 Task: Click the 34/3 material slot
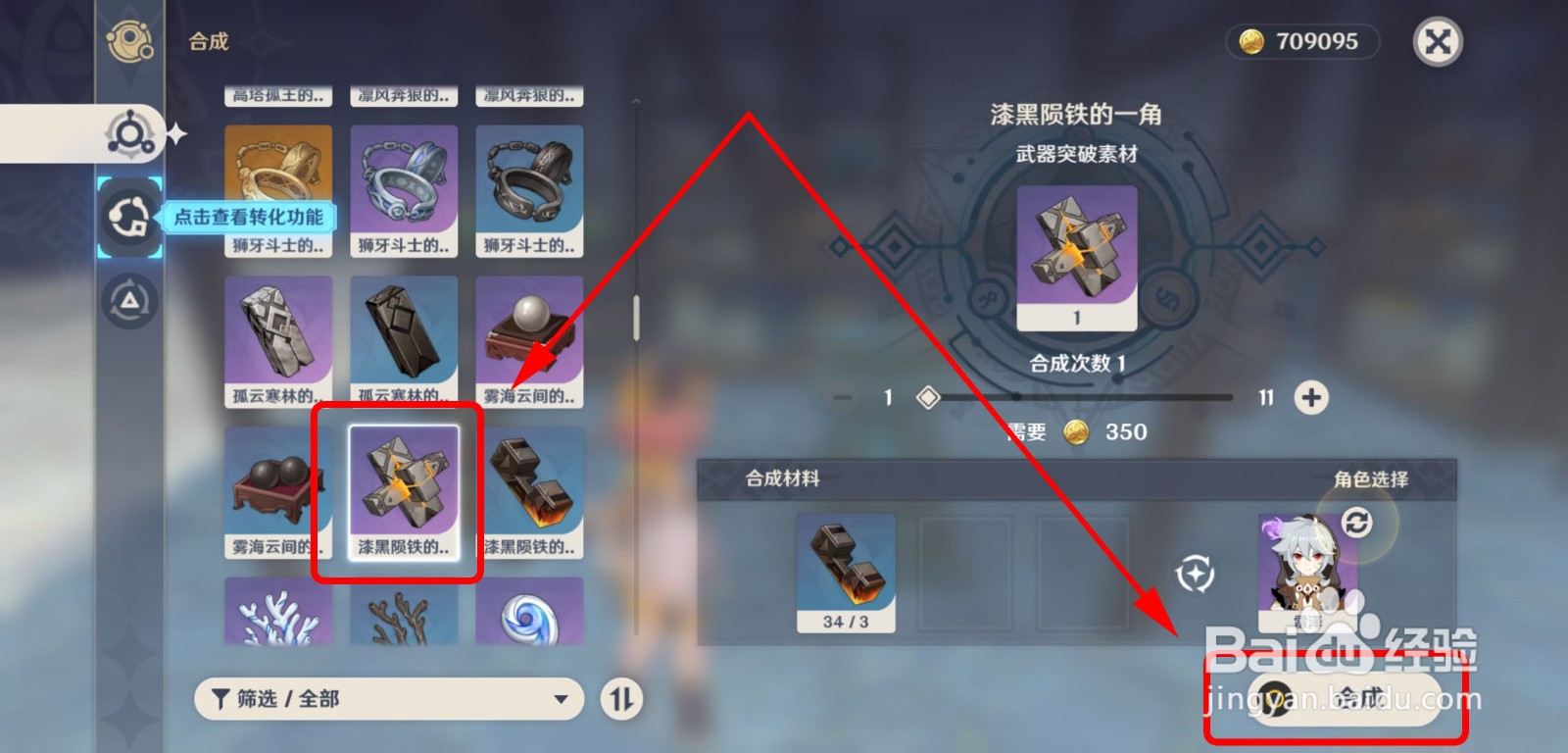click(x=849, y=574)
